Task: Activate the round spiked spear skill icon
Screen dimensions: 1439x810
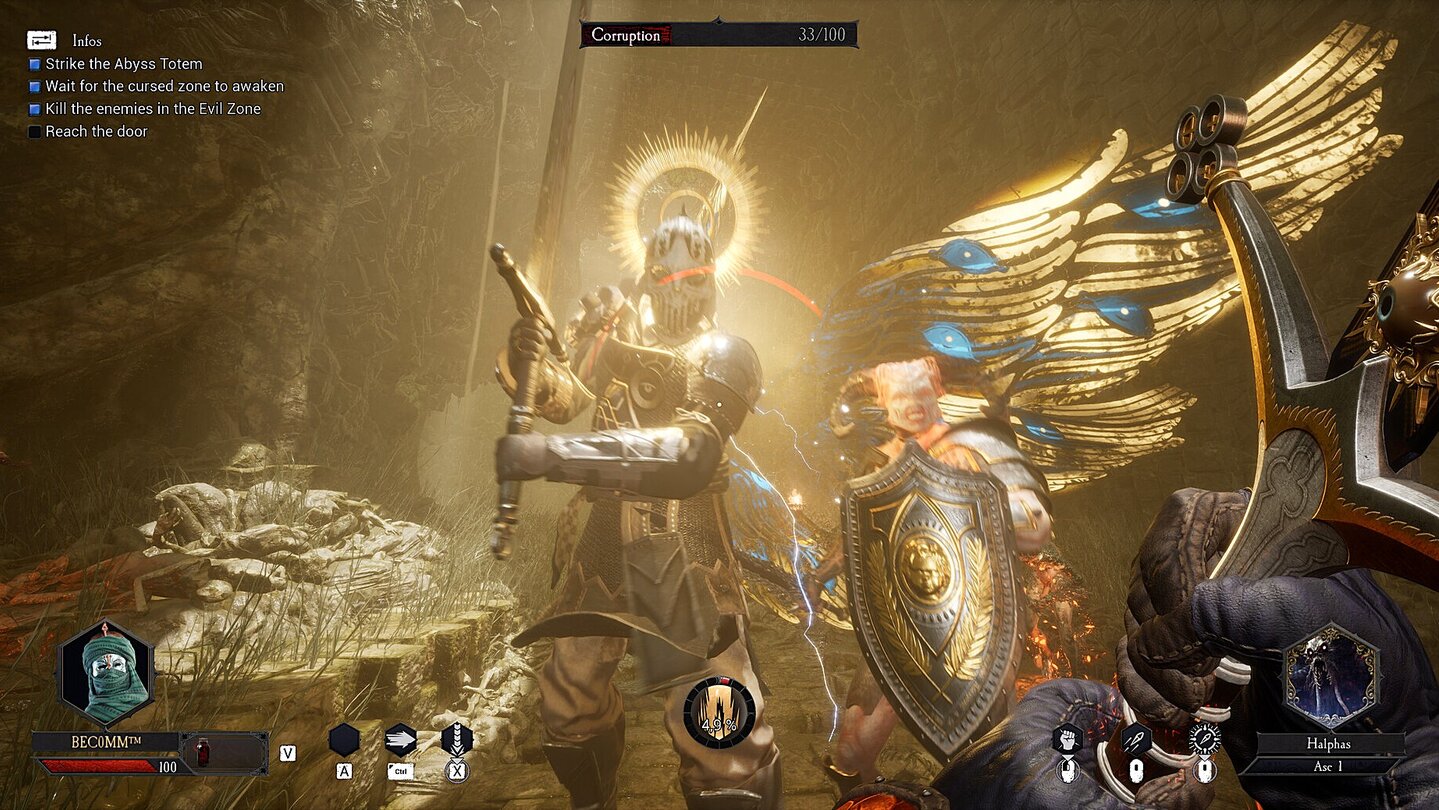Action: (x=1204, y=739)
